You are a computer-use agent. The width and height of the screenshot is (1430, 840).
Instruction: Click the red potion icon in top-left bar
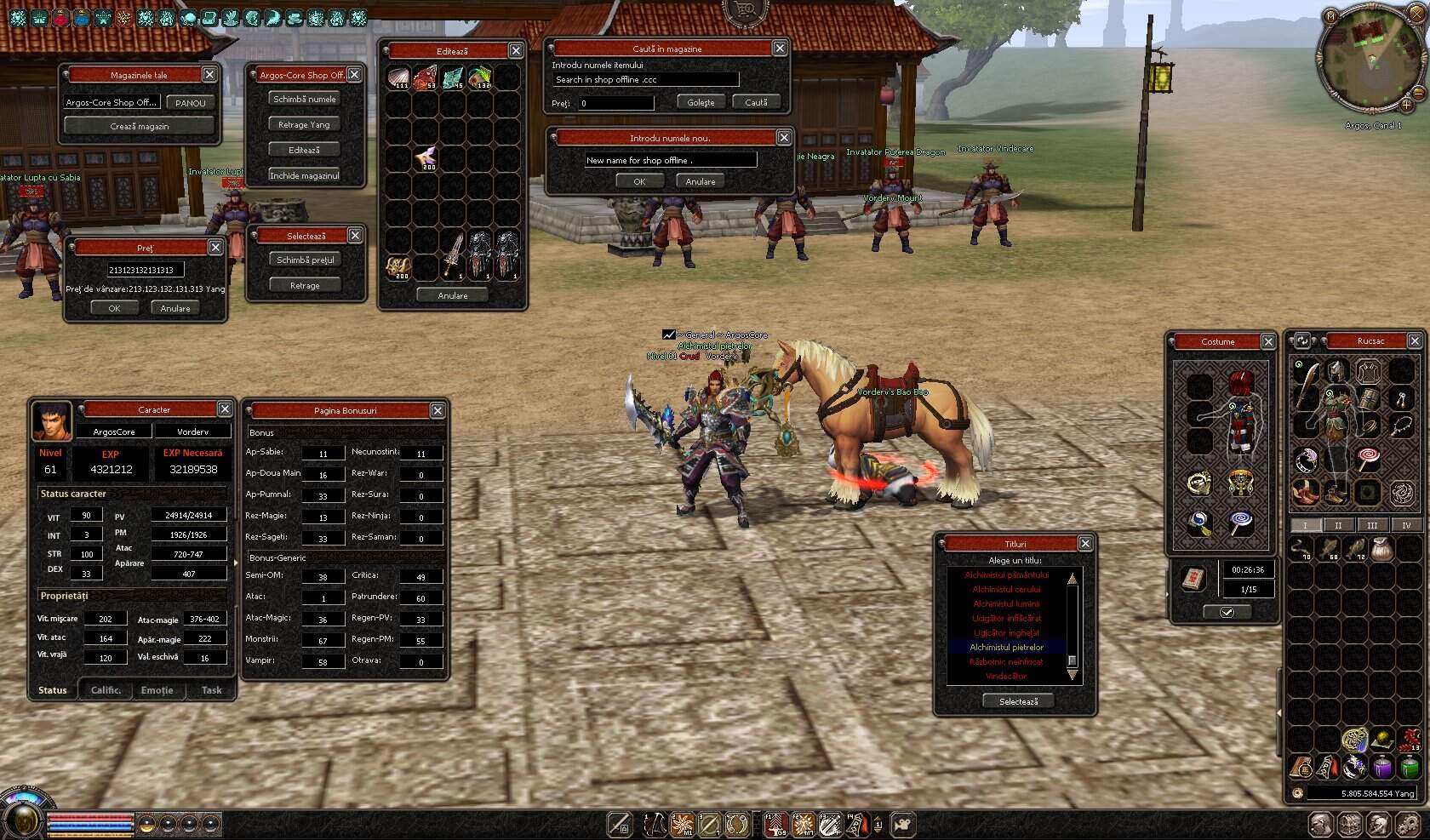click(x=60, y=18)
